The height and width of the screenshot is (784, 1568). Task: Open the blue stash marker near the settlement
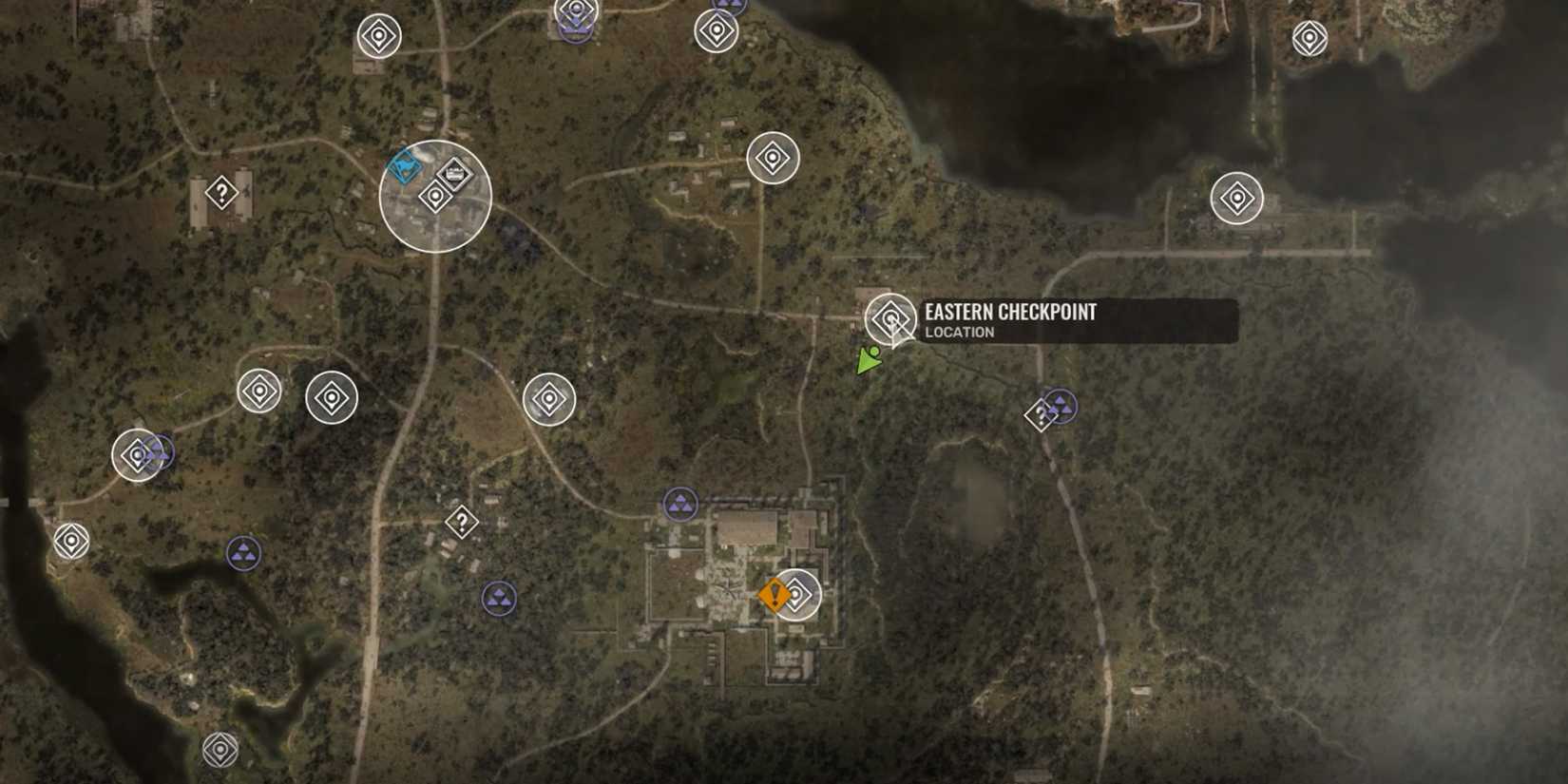405,169
